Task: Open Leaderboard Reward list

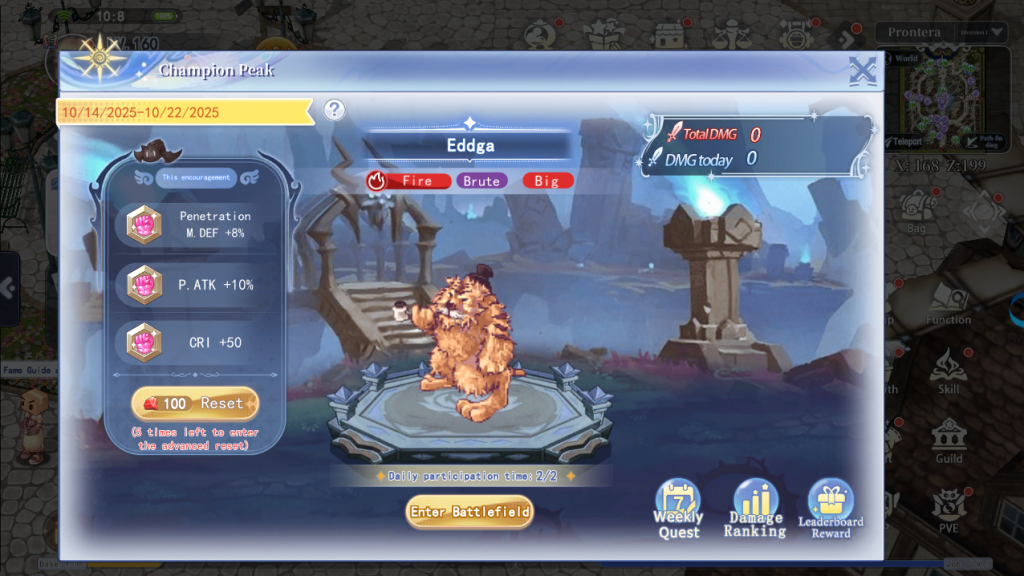Action: point(831,509)
